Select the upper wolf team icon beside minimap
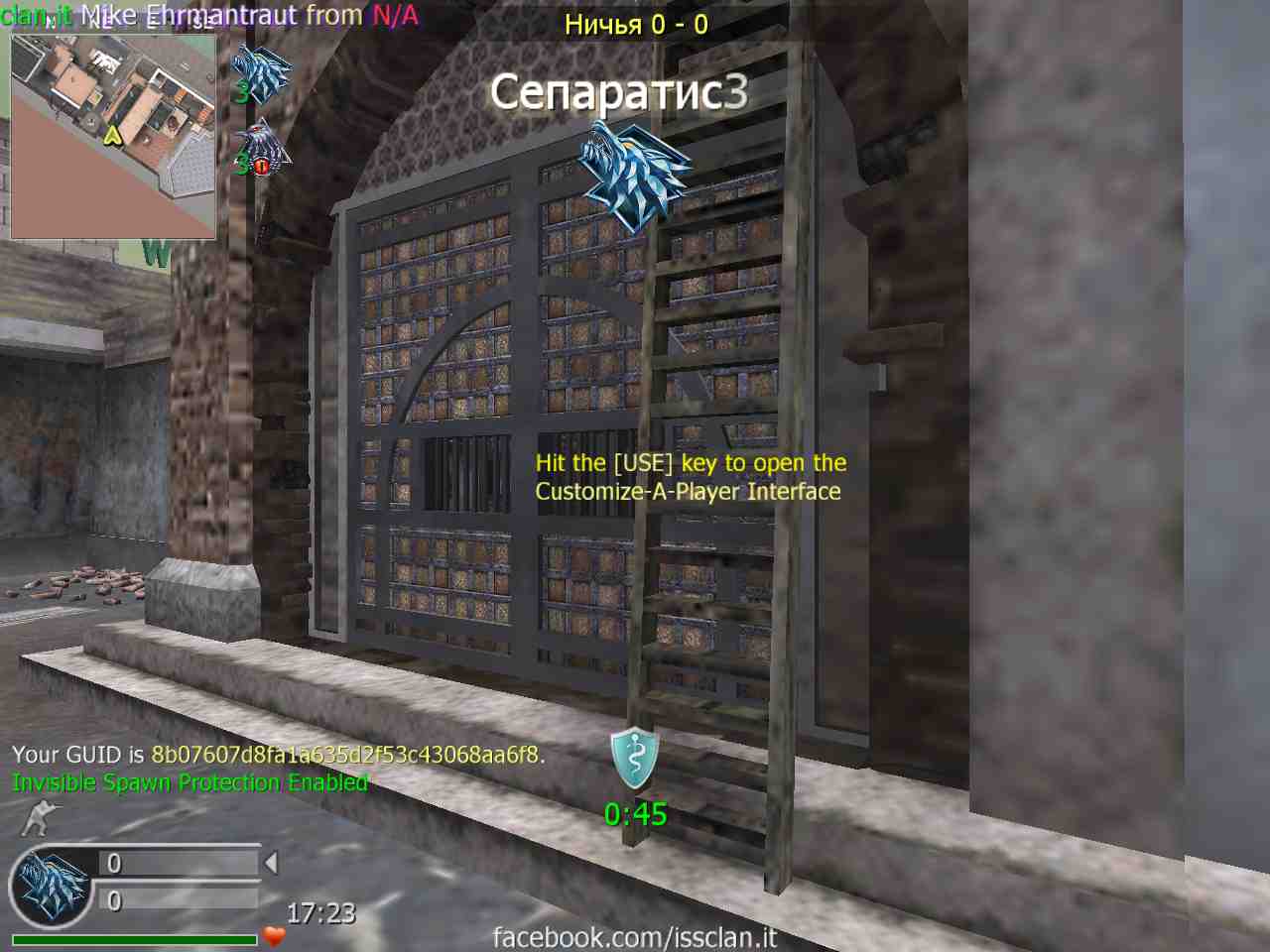The image size is (1270, 952). [261, 72]
